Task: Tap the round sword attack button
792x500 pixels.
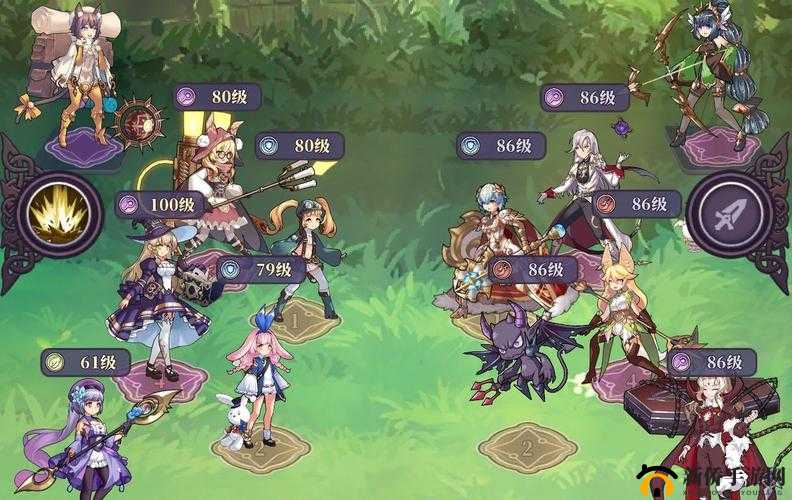Action: tap(729, 214)
